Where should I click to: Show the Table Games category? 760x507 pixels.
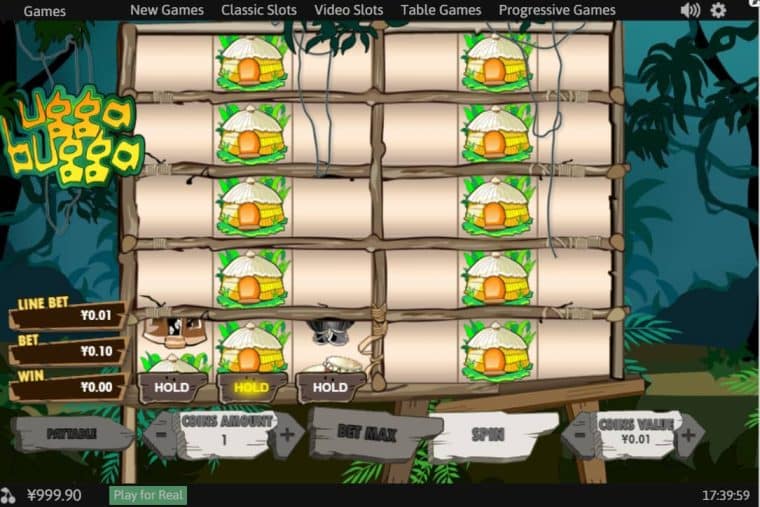click(441, 10)
